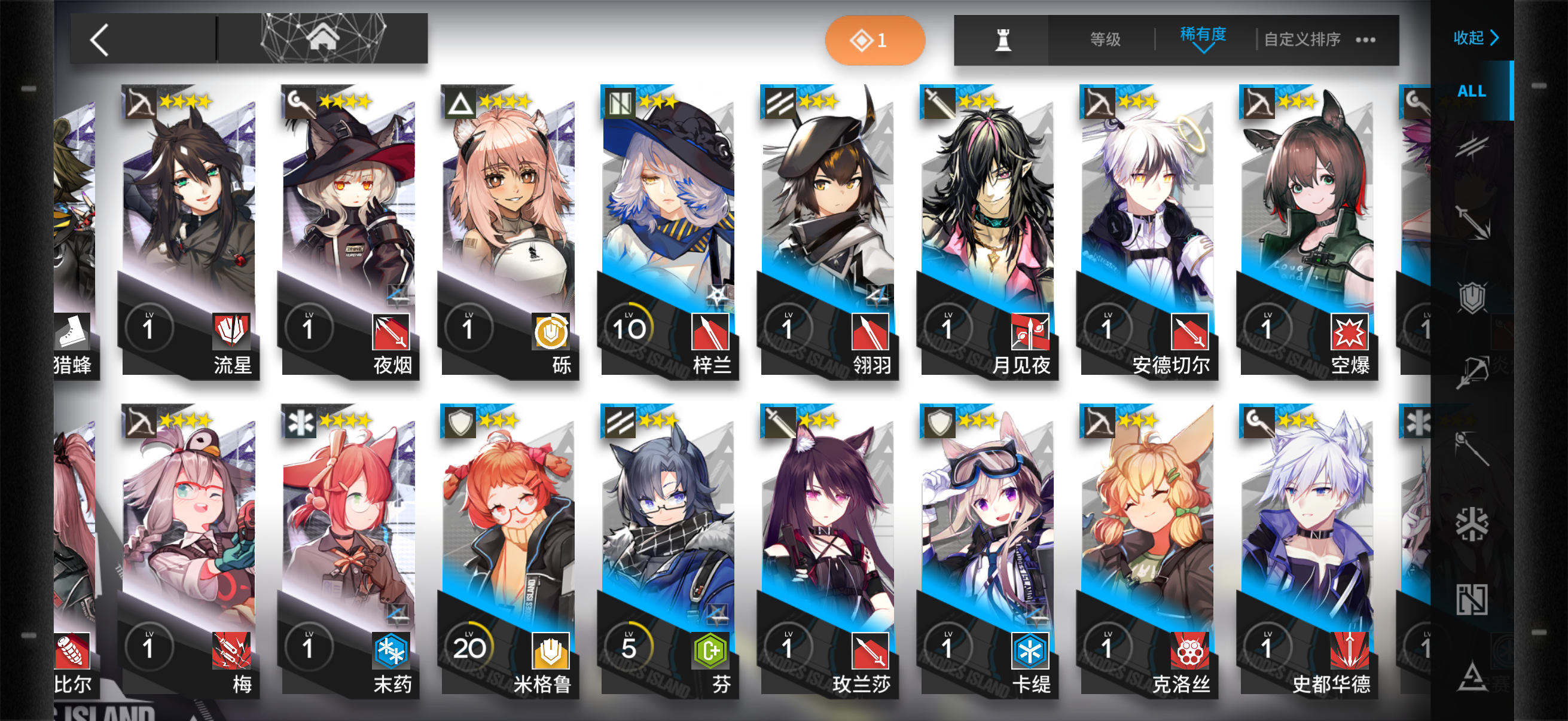The height and width of the screenshot is (721, 1568).
Task: Tap the orange currency badge showing 1
Action: 874,39
